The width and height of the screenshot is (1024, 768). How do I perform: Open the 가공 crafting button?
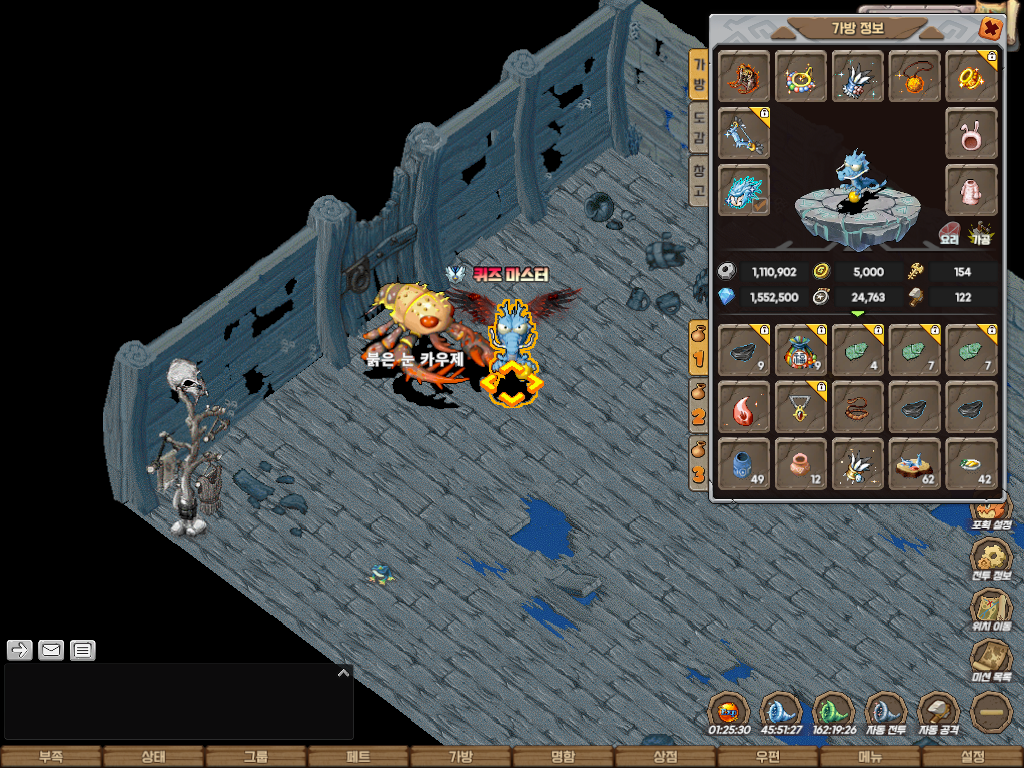tap(981, 235)
